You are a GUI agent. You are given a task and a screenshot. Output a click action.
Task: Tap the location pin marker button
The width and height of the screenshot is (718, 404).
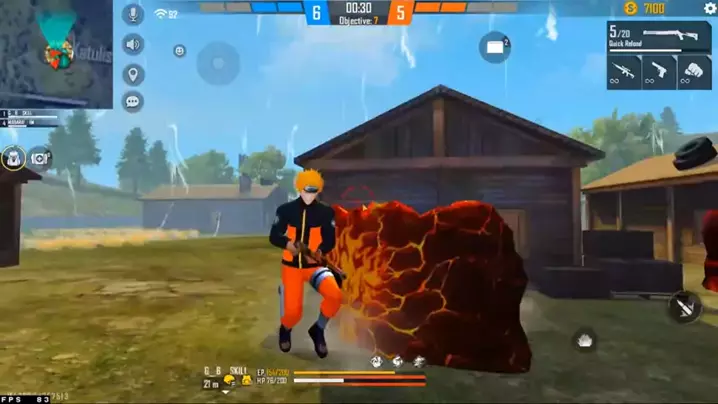(132, 74)
